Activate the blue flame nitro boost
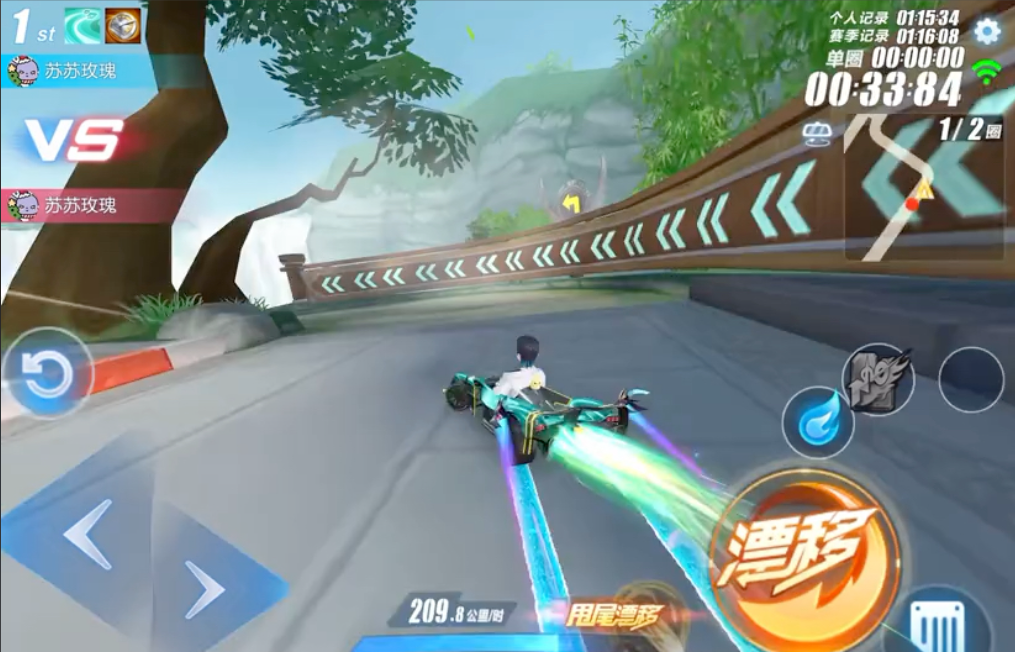1015x652 pixels. [818, 422]
